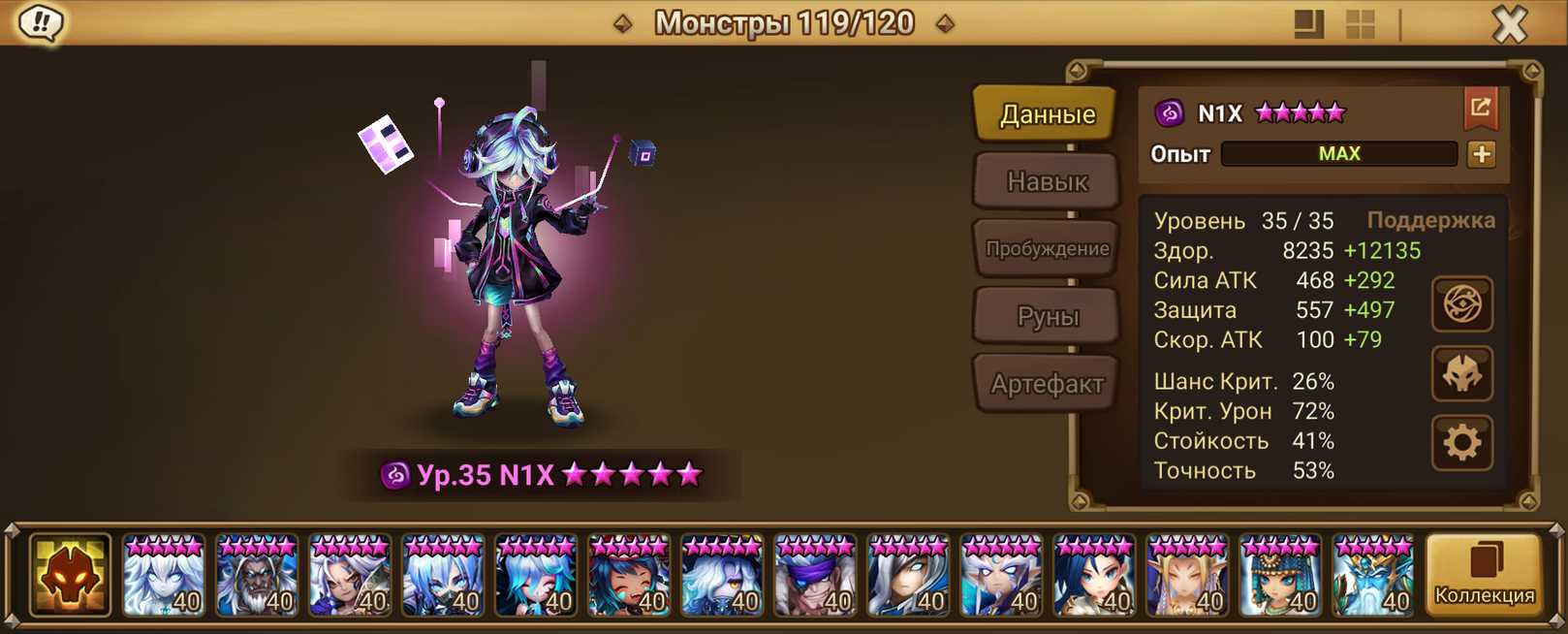Close the monsters window
Image resolution: width=1568 pixels, height=634 pixels.
click(x=1509, y=24)
